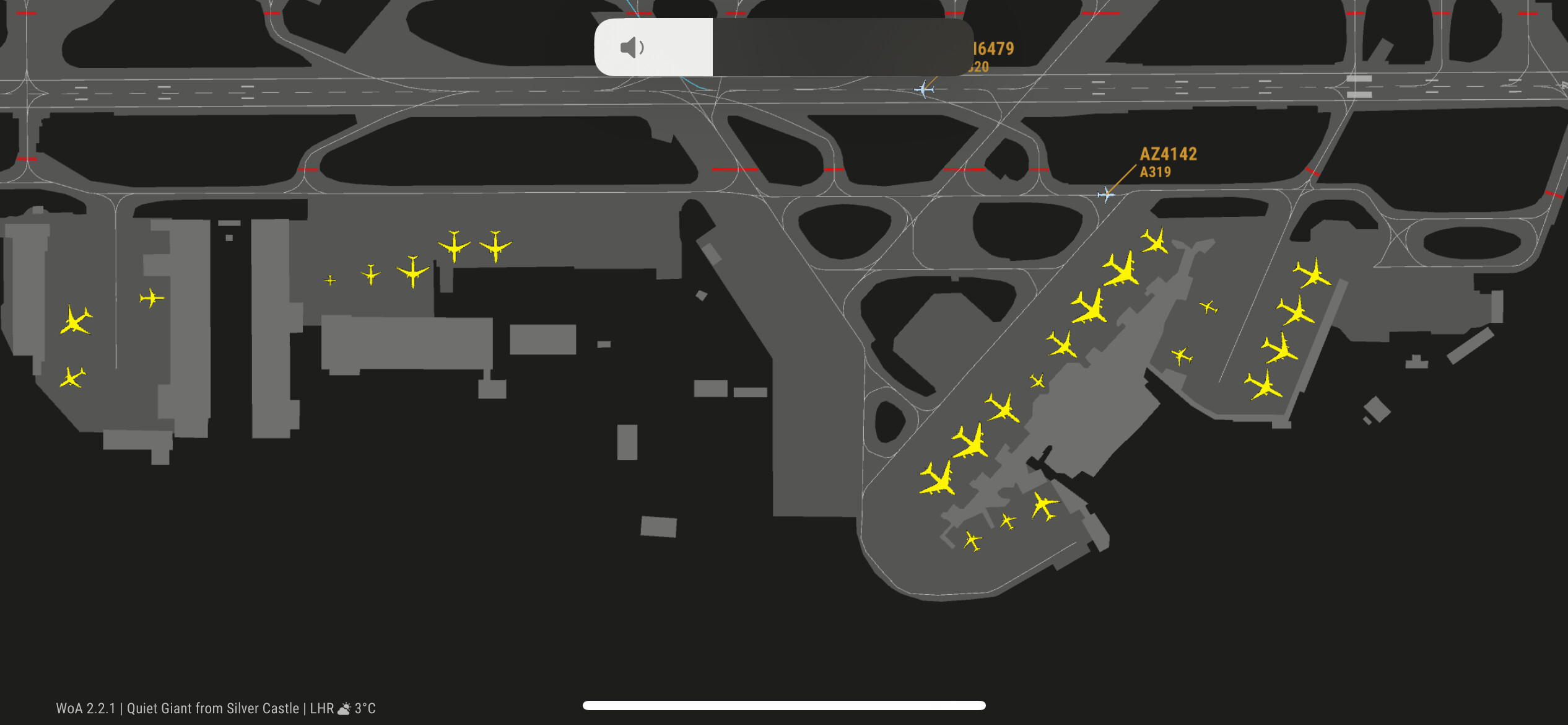
Task: Select the AZ4142 A319 flight label
Action: (x=1167, y=162)
